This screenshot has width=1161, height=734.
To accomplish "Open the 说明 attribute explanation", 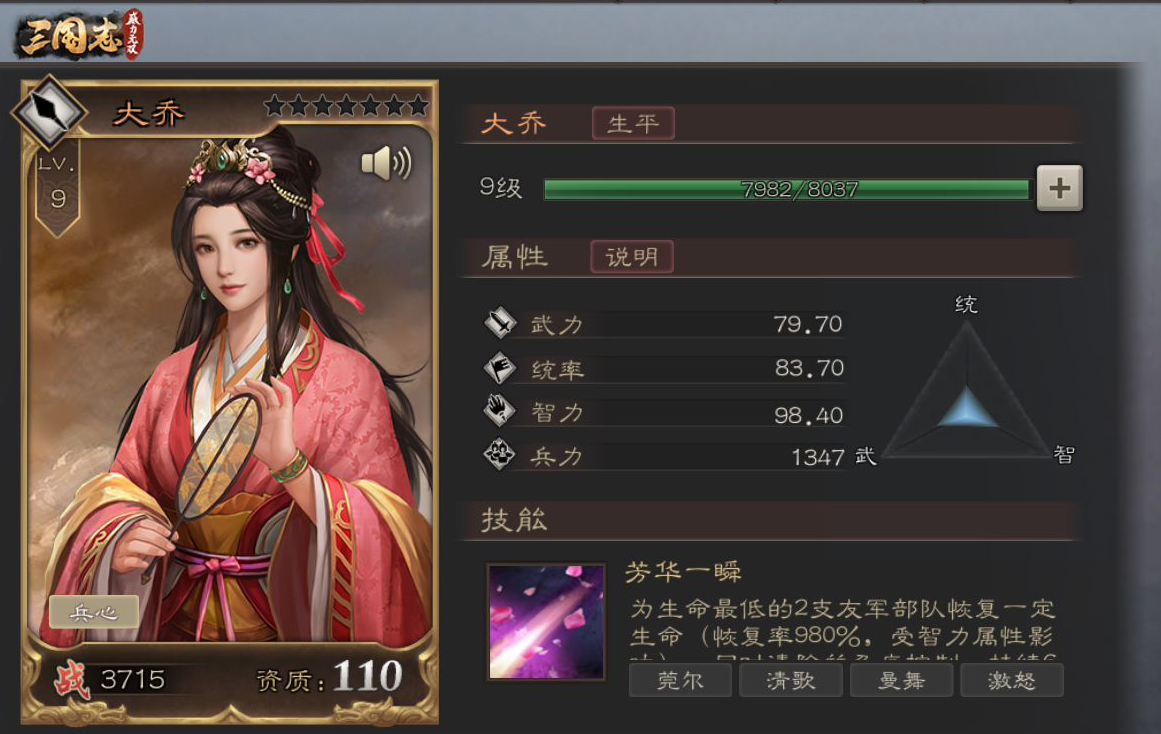I will tap(632, 257).
